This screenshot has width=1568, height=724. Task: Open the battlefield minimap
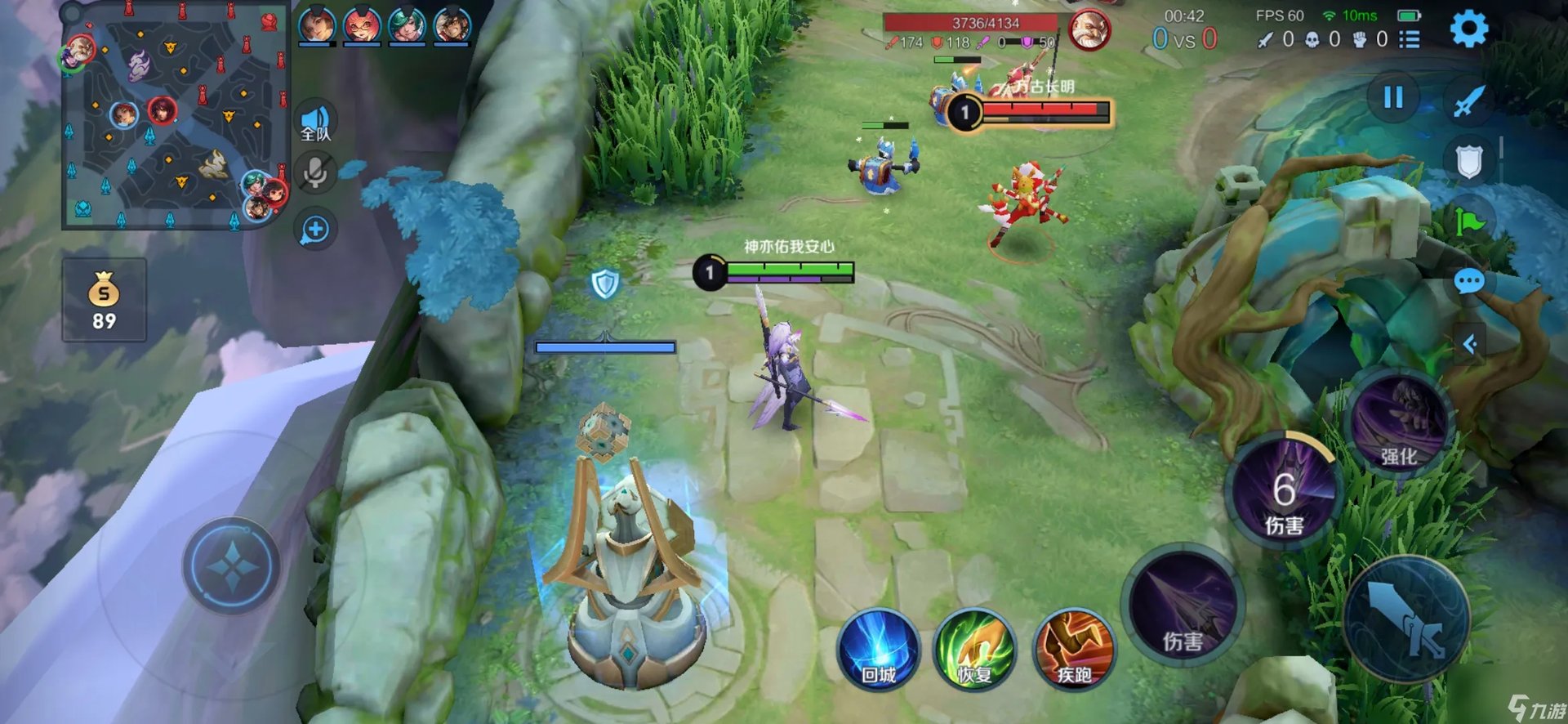[175, 115]
